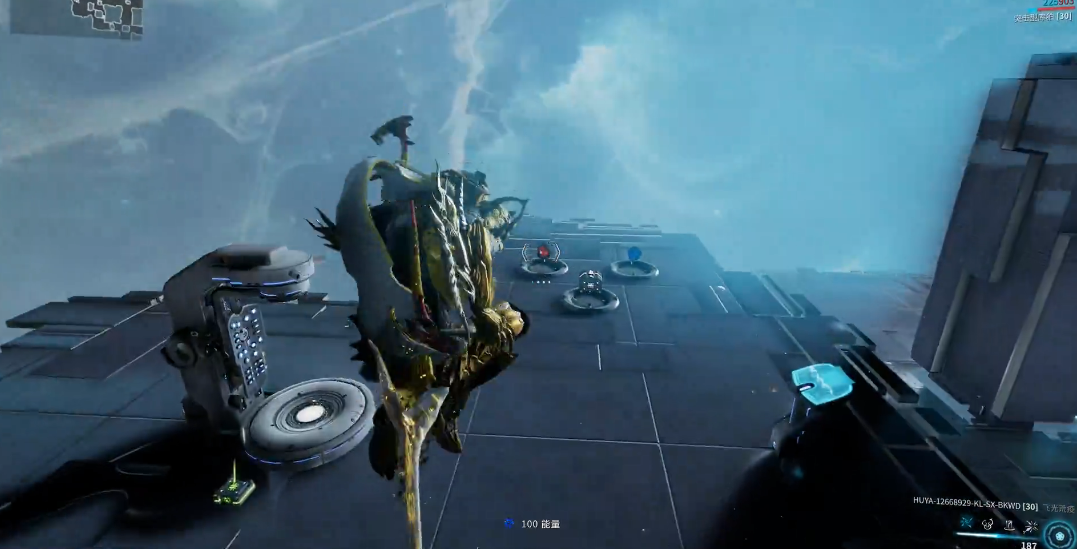Use the second ability with the horned mask icon
Viewport: 1077px width, 549px height.
[987, 524]
